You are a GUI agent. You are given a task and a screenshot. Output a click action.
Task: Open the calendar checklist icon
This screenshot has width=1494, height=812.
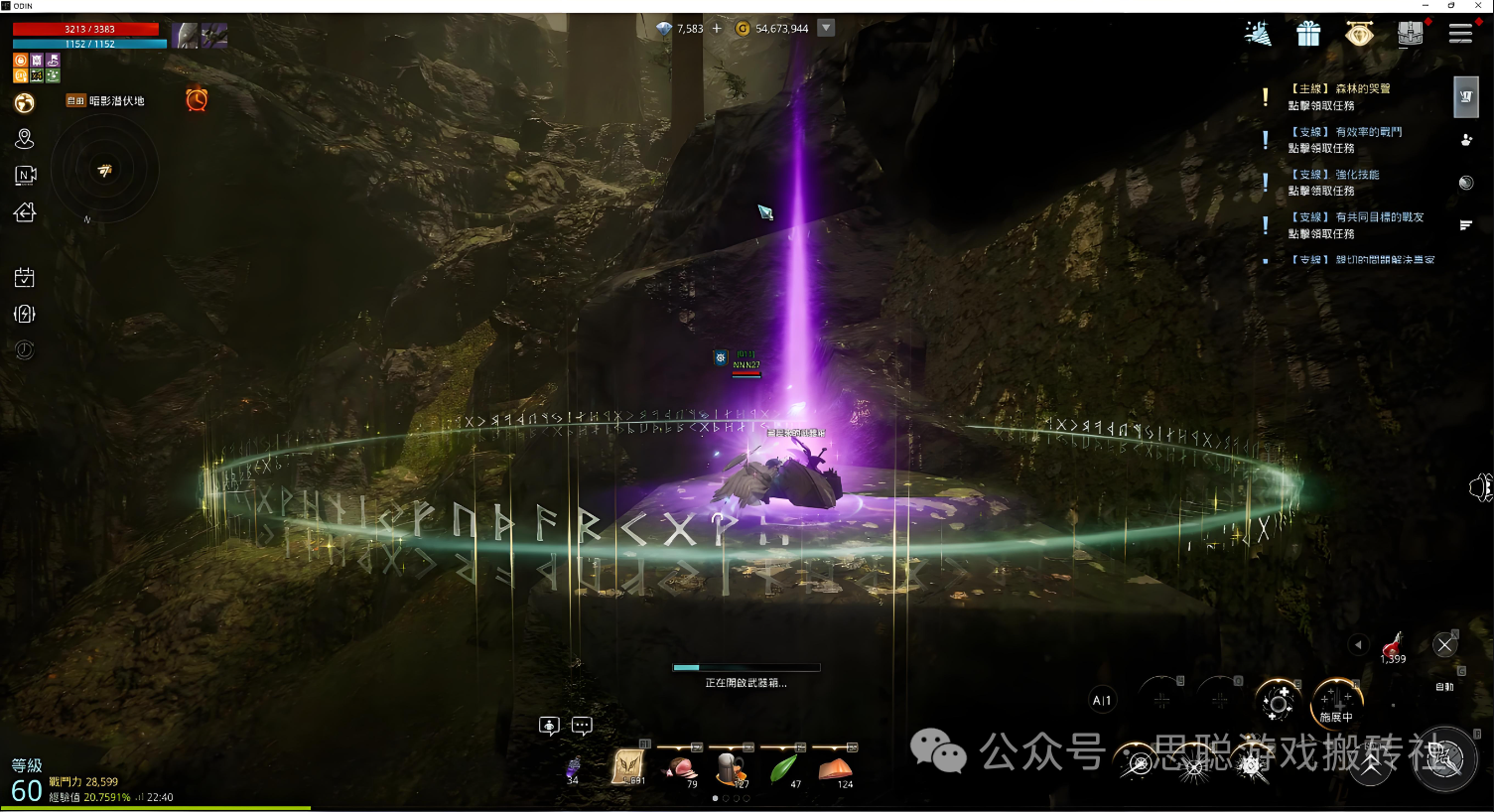click(x=25, y=278)
